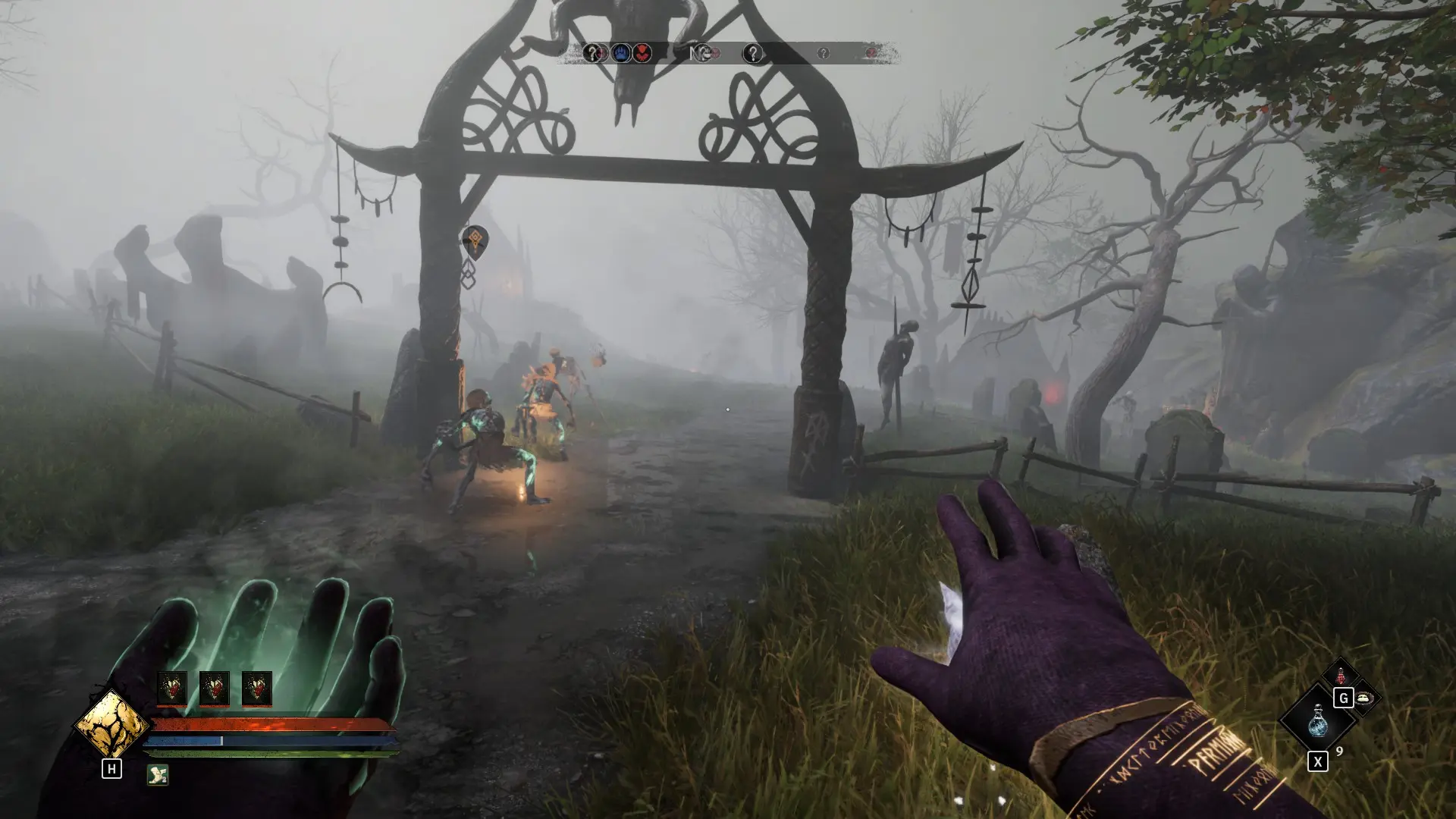
Task: Click the golden diamond ability icon
Action: (x=111, y=724)
